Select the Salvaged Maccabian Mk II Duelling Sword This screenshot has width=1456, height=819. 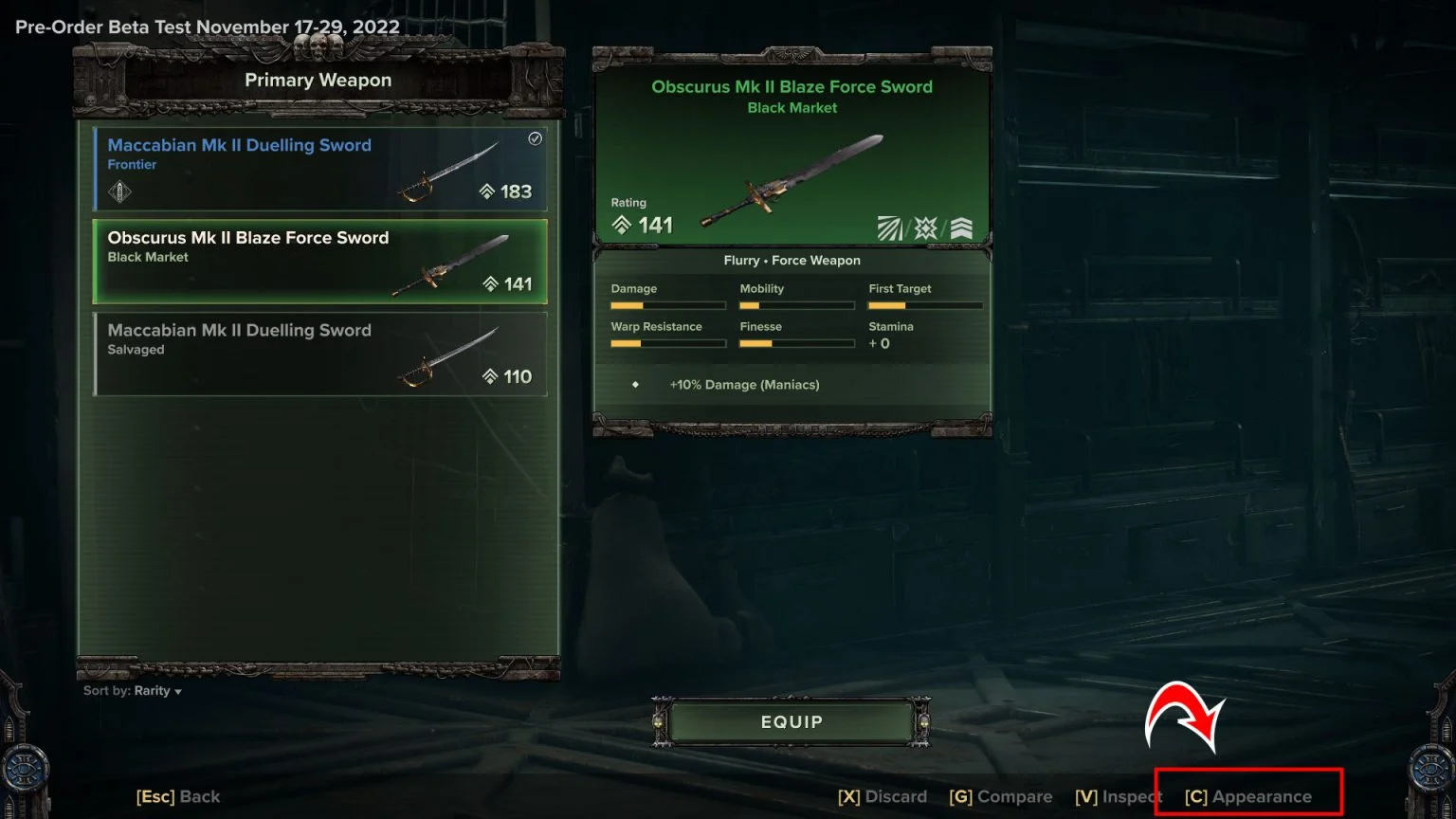coord(319,354)
